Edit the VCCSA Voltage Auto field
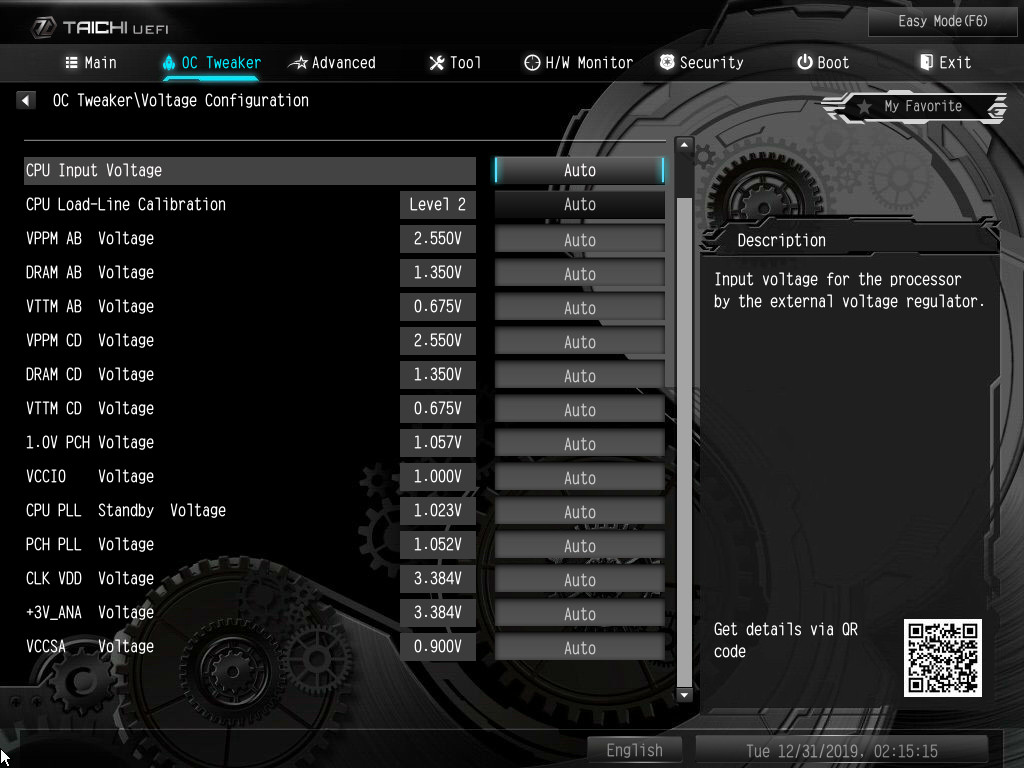This screenshot has width=1024, height=768. point(579,647)
